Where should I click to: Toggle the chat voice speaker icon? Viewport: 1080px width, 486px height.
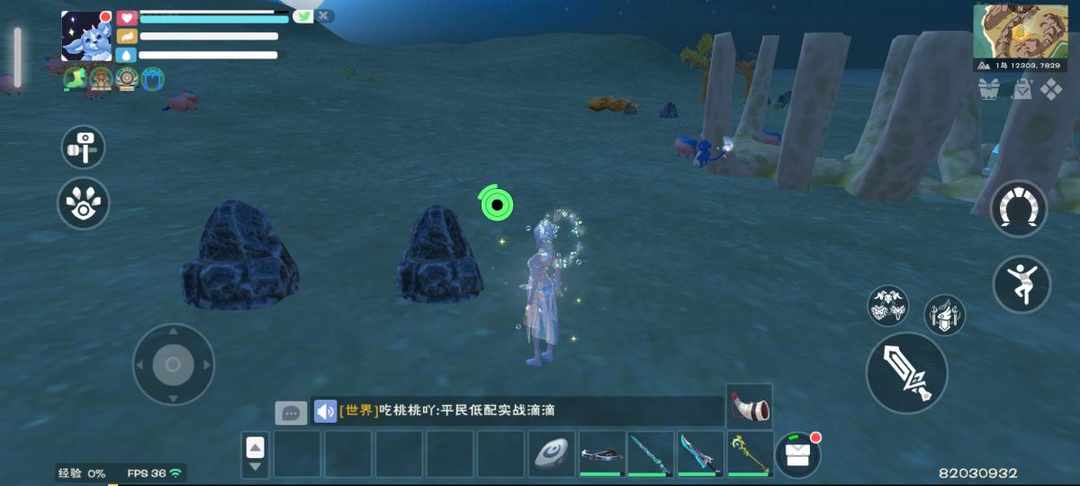click(x=325, y=411)
